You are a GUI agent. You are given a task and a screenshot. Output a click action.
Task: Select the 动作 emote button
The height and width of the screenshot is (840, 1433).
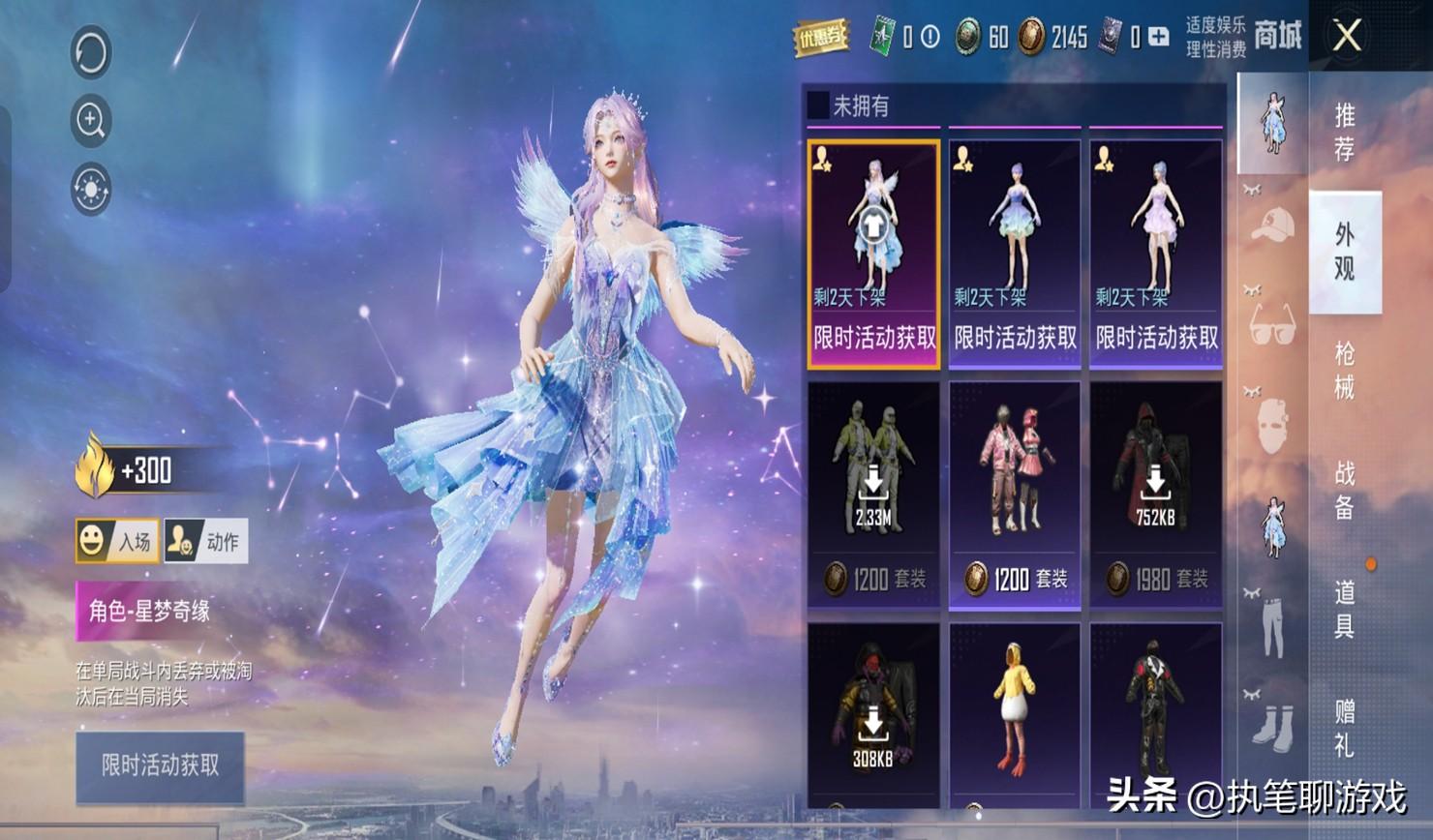click(x=206, y=541)
